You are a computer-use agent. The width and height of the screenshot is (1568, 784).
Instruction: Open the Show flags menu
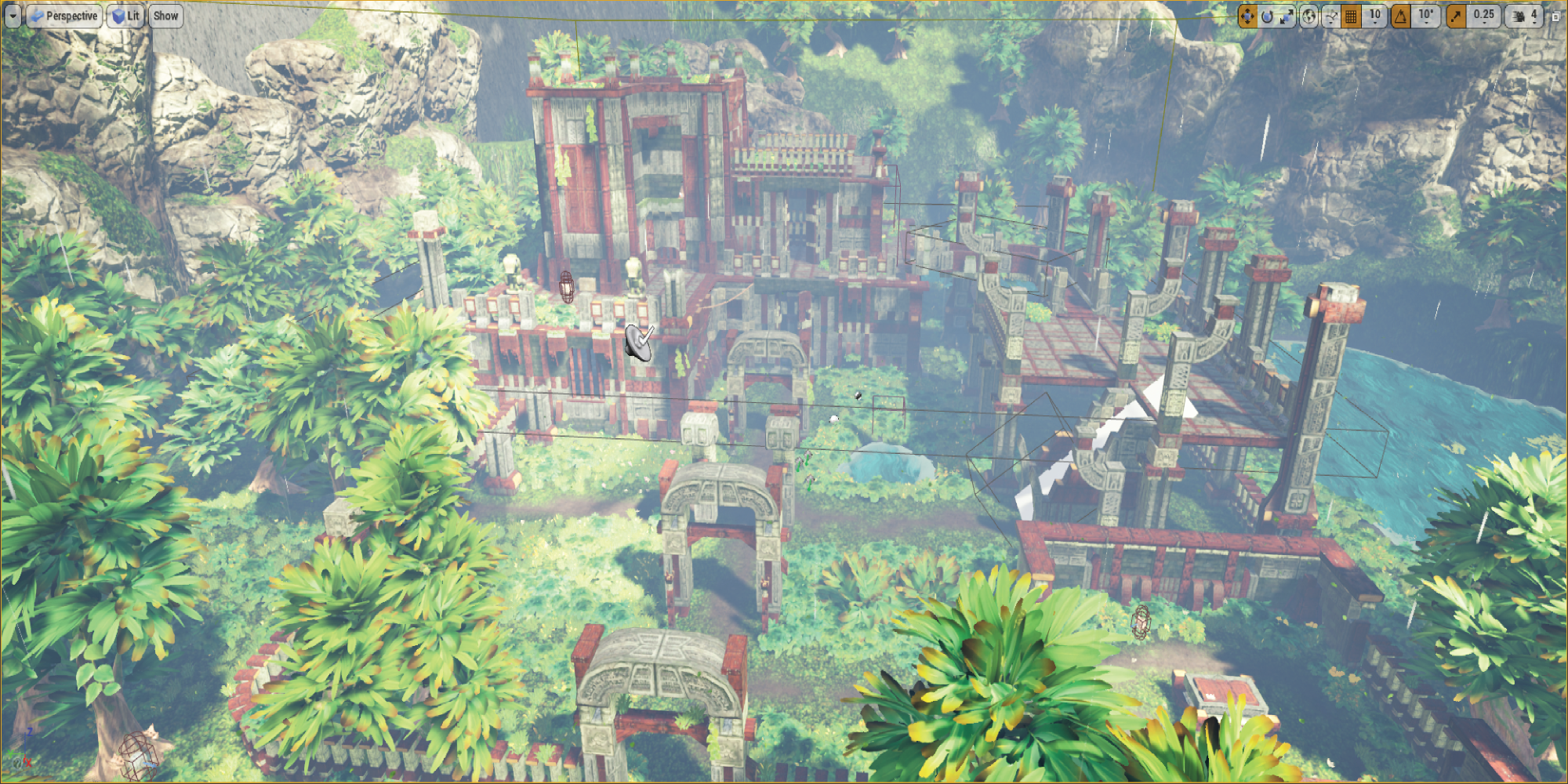pos(165,15)
